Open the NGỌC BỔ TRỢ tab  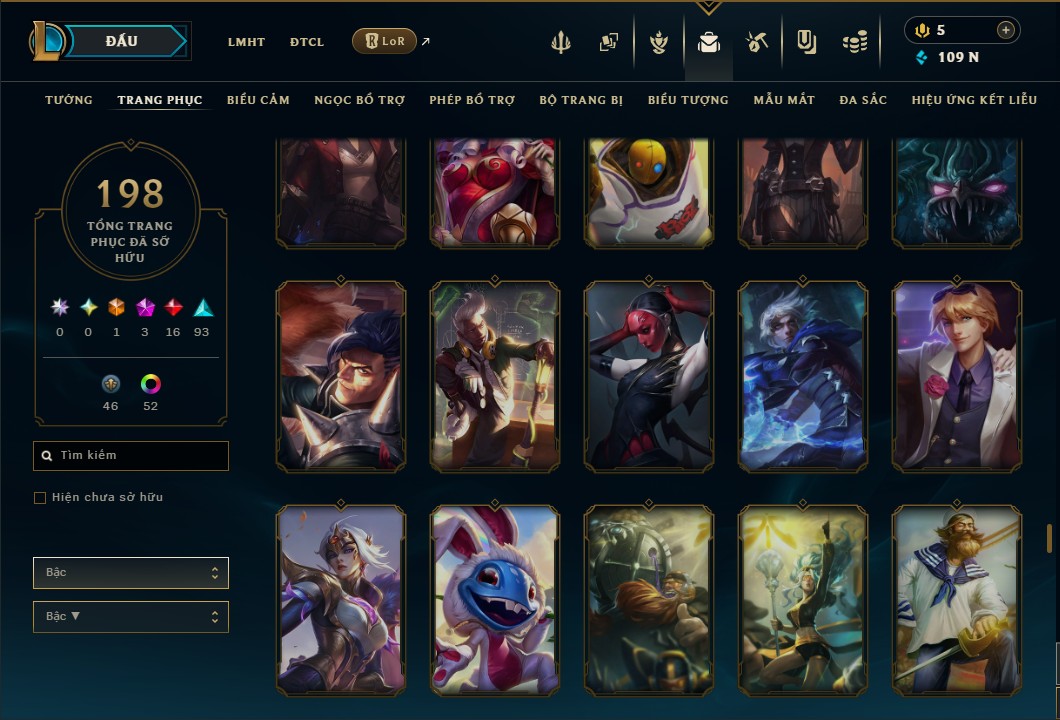[x=359, y=100]
